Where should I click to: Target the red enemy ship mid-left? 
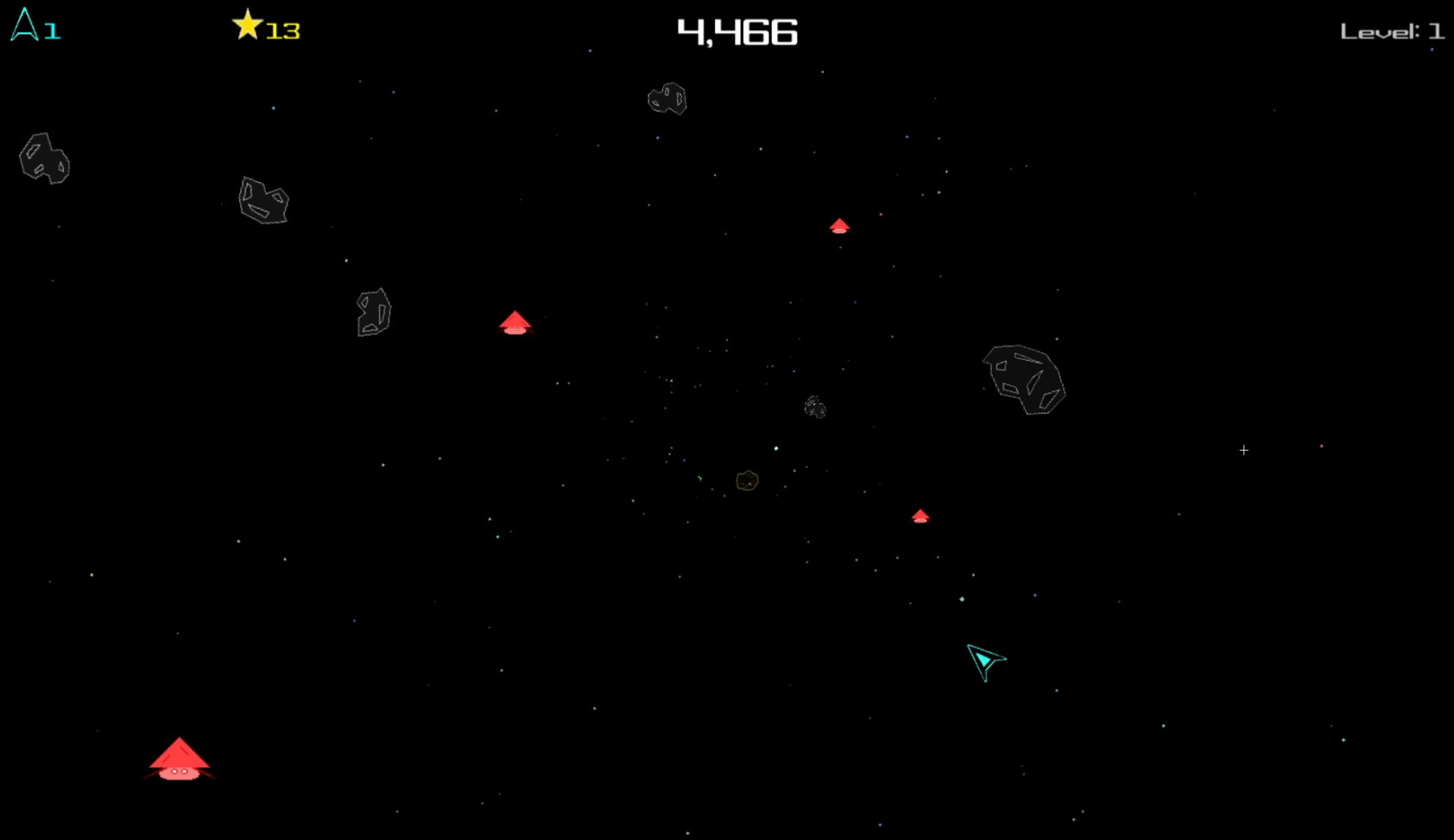(x=515, y=323)
